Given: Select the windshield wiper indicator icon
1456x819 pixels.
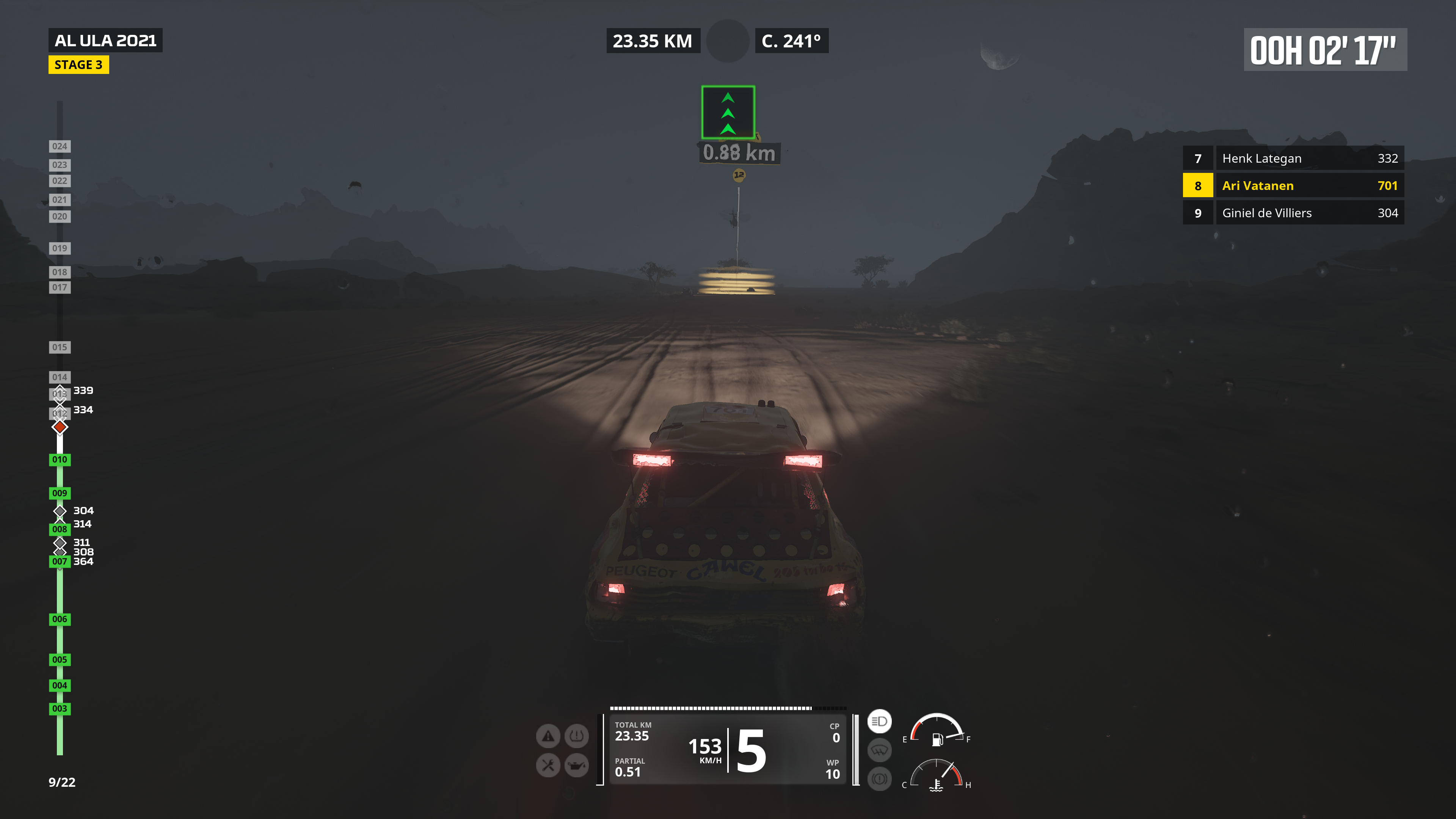Looking at the screenshot, I should [x=879, y=750].
